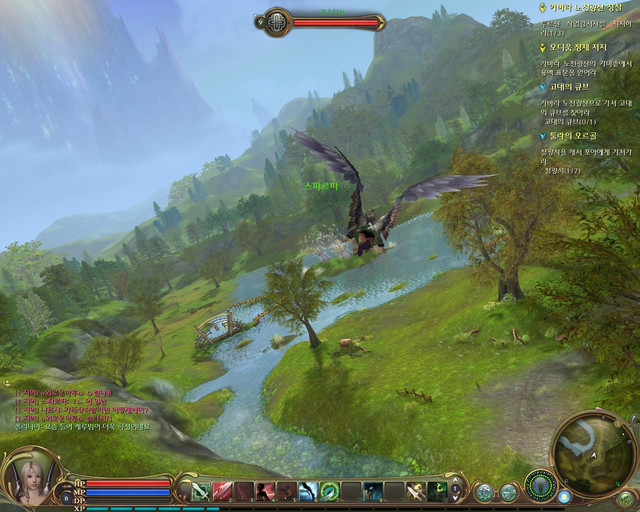Open the first teal round menu button
640x512 pixels.
pos(485,492)
